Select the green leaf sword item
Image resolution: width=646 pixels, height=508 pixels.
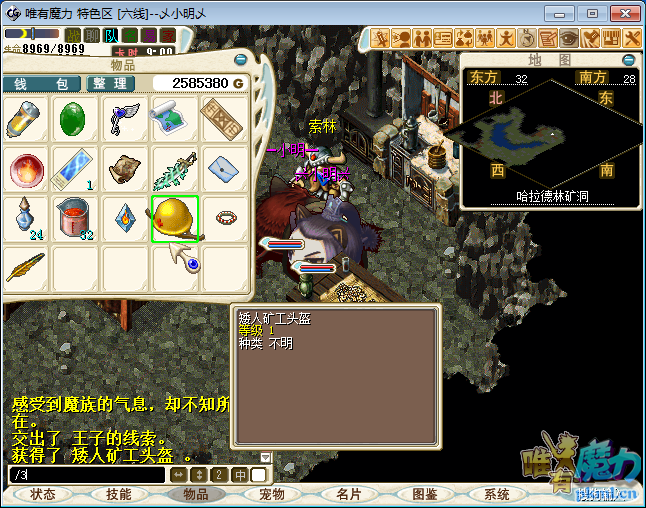[x=175, y=169]
